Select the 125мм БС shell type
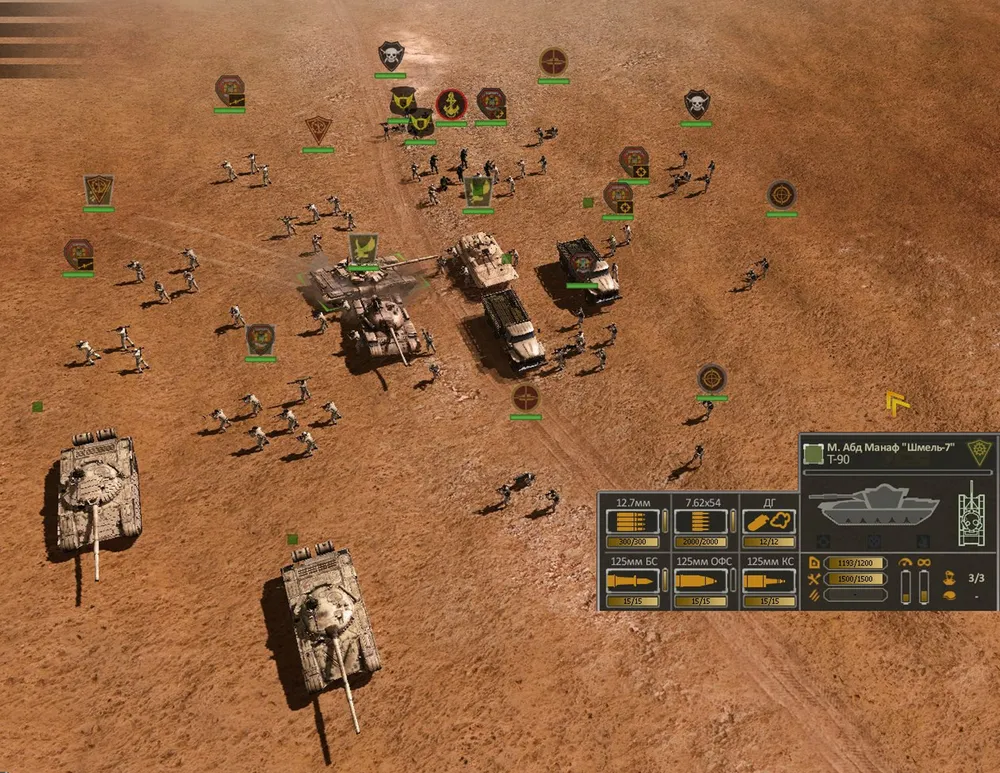The width and height of the screenshot is (1000, 773). [633, 582]
